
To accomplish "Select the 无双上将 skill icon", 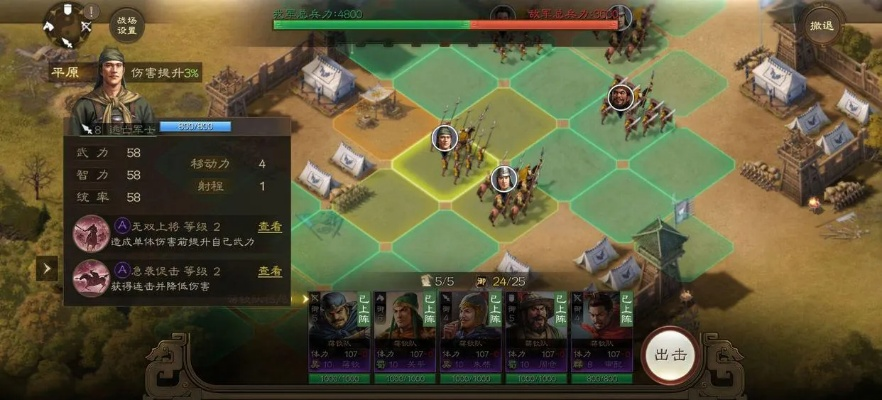I will tap(92, 232).
